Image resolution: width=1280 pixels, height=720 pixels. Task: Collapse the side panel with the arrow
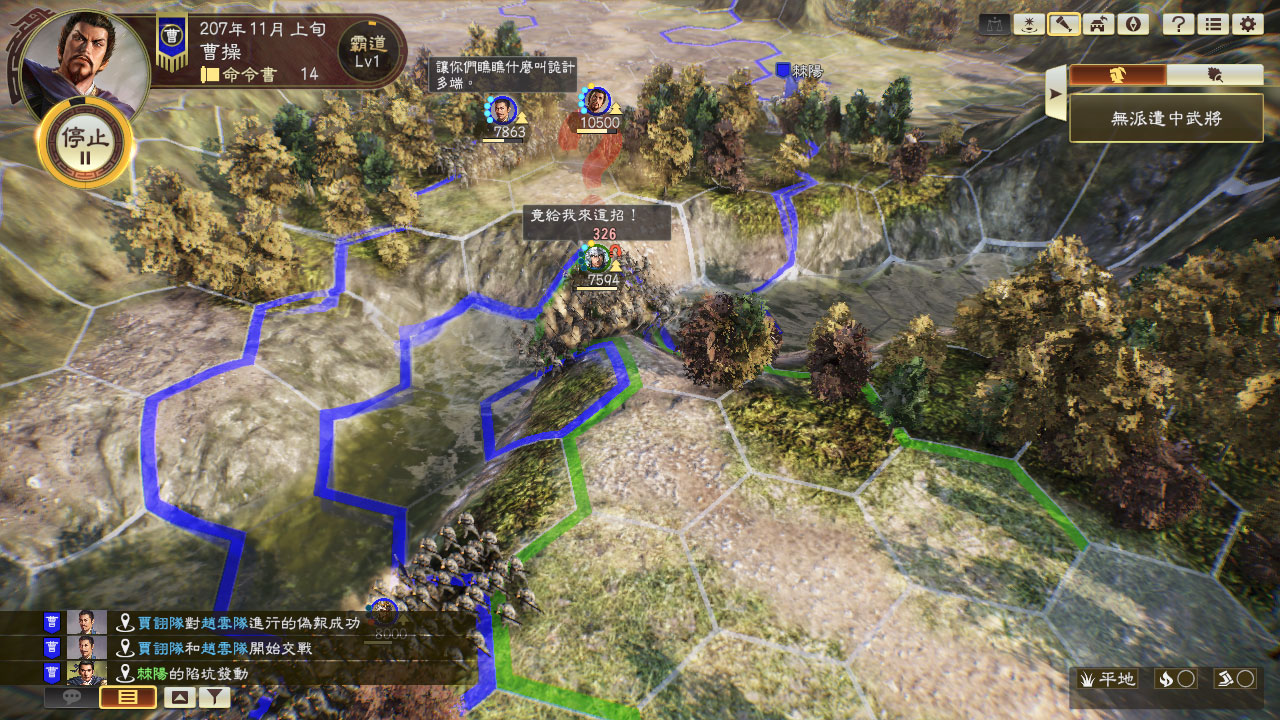coord(1054,94)
